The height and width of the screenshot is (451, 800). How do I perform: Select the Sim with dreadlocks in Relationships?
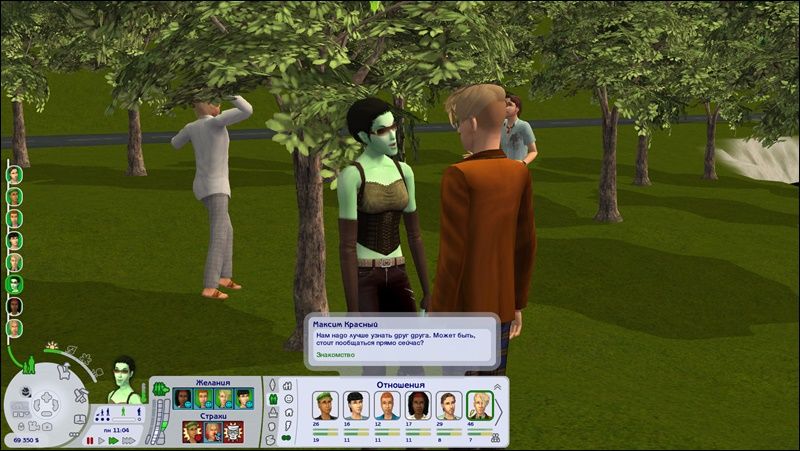click(418, 405)
